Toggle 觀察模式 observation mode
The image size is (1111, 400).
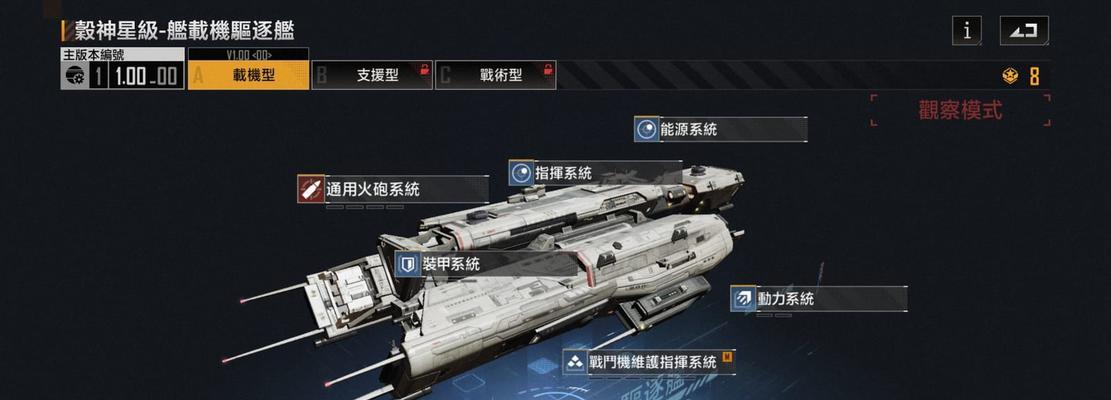click(x=960, y=110)
